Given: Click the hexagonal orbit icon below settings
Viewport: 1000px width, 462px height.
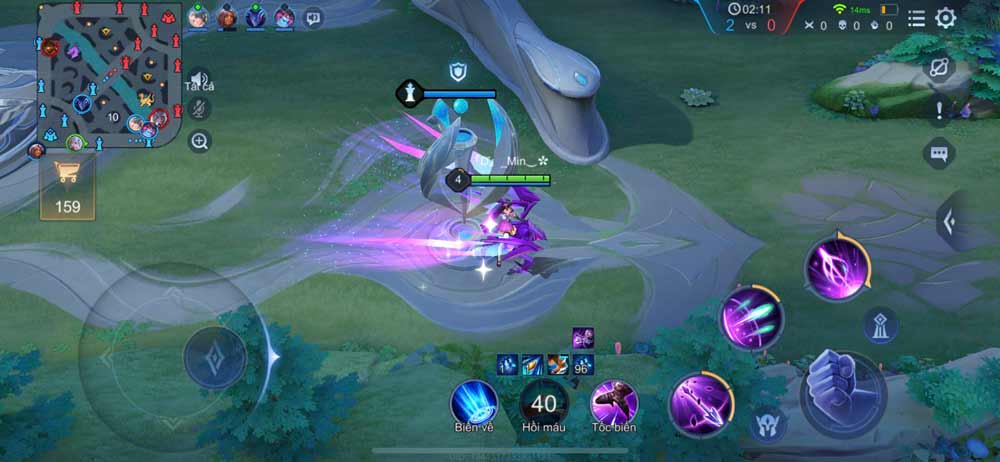Looking at the screenshot, I should [x=939, y=67].
